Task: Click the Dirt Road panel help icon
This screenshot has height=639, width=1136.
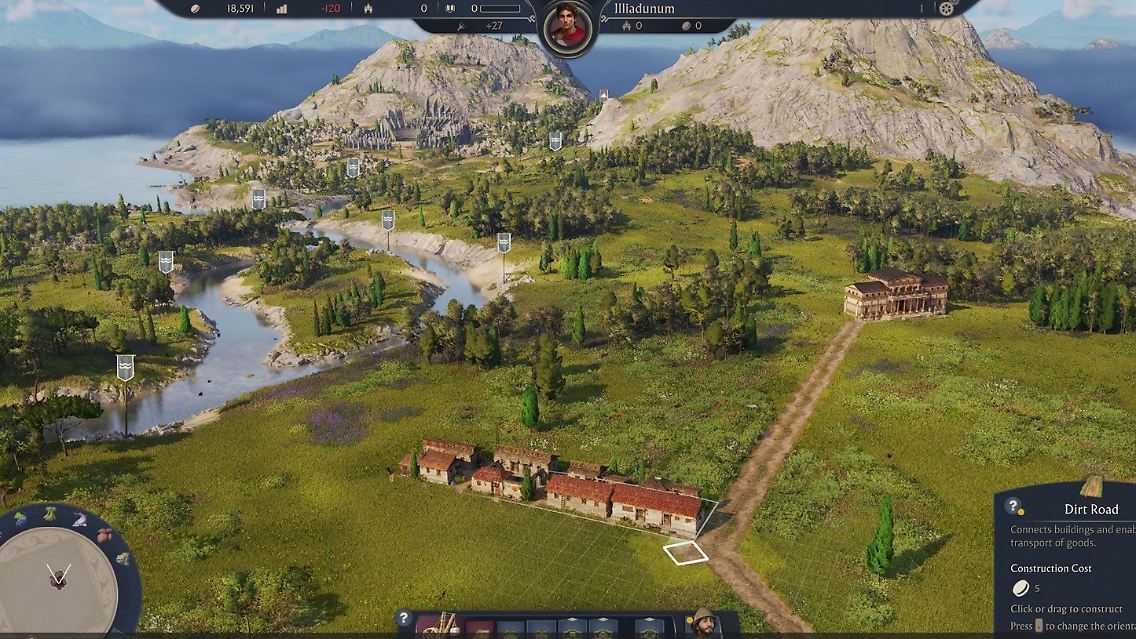Action: tap(1013, 507)
